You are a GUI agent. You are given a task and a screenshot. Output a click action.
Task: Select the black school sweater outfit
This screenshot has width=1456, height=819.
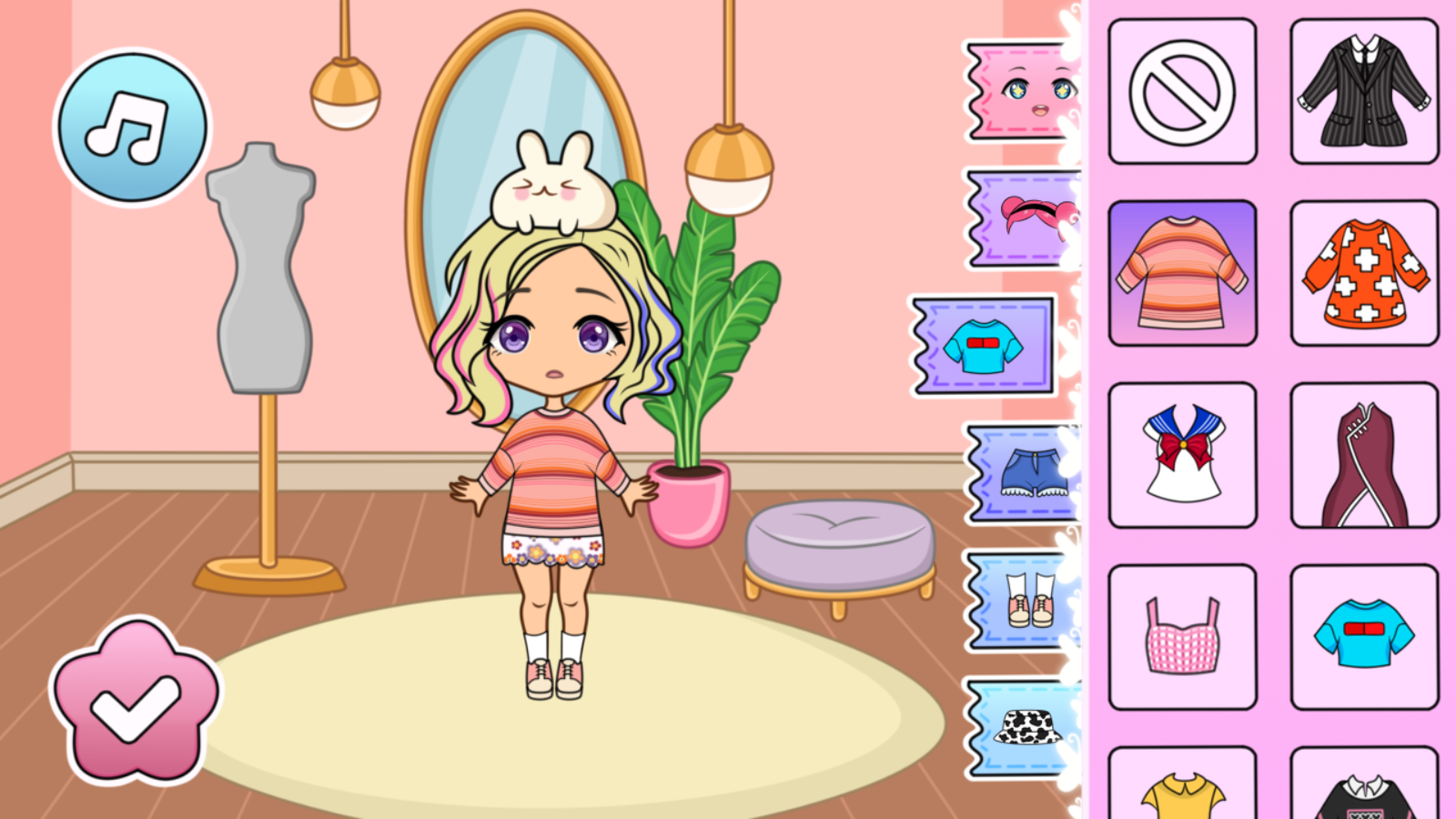(1362, 792)
